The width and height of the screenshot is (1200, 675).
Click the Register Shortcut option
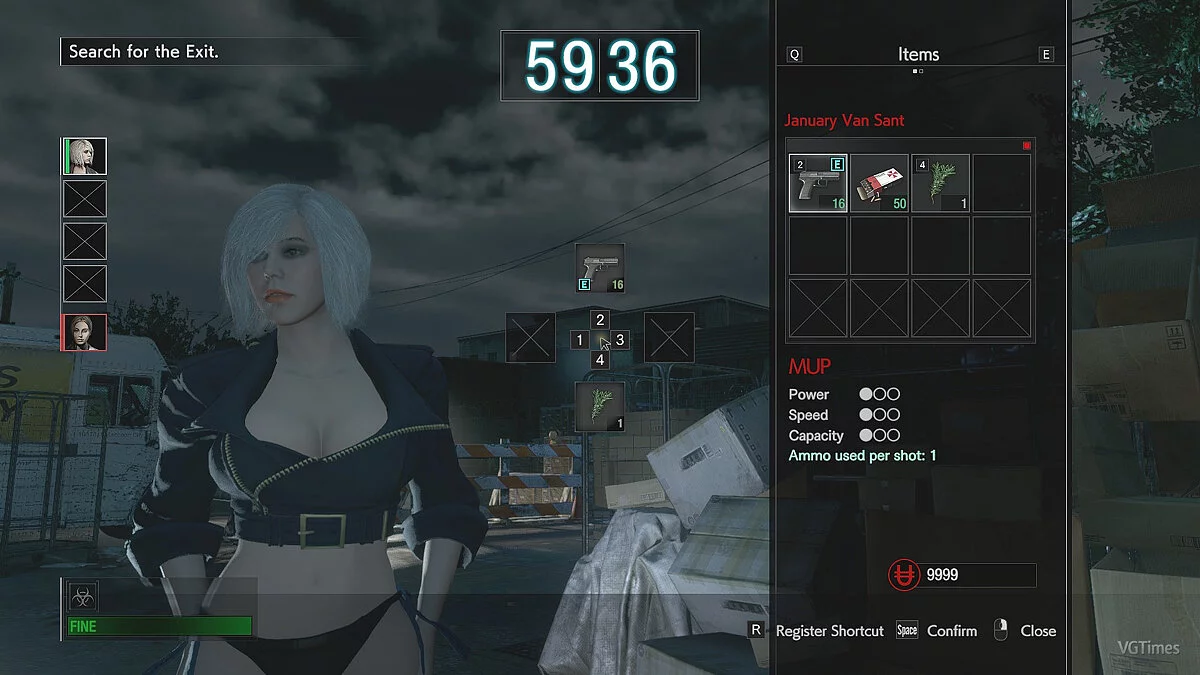(x=829, y=631)
